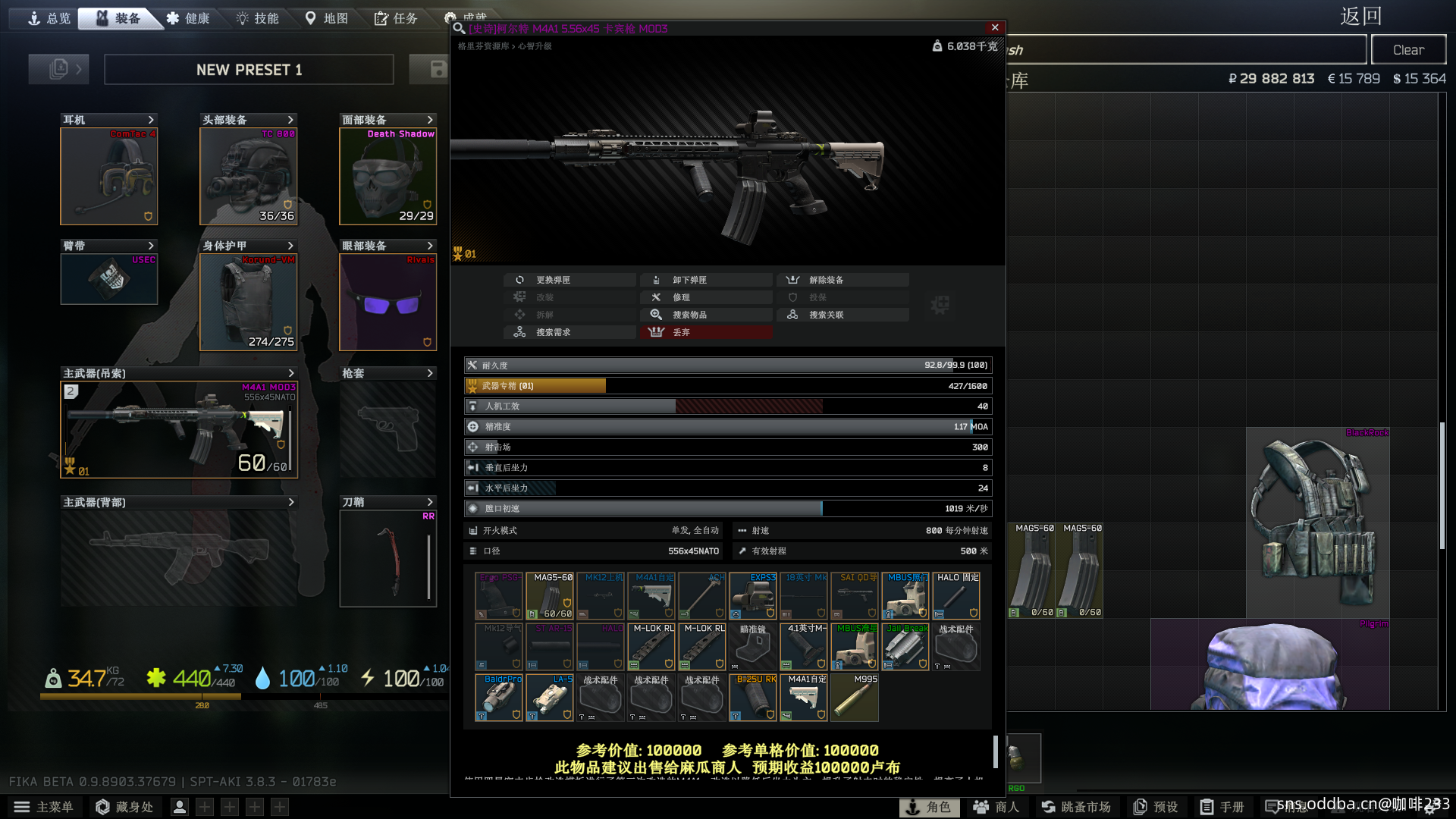
Task: Select the EXPS3 sight attachment slot
Action: tap(753, 596)
